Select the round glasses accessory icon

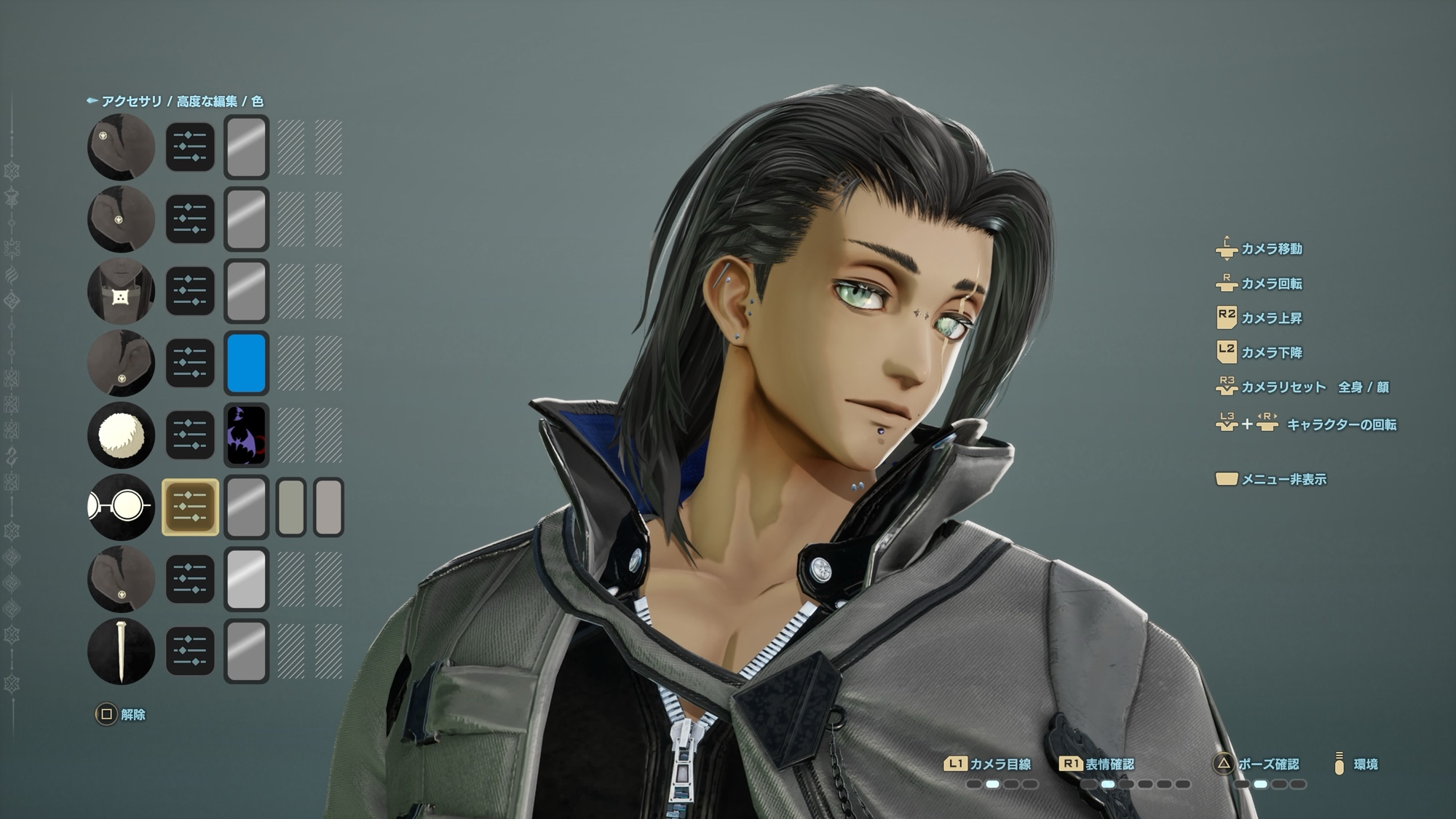pos(121,507)
